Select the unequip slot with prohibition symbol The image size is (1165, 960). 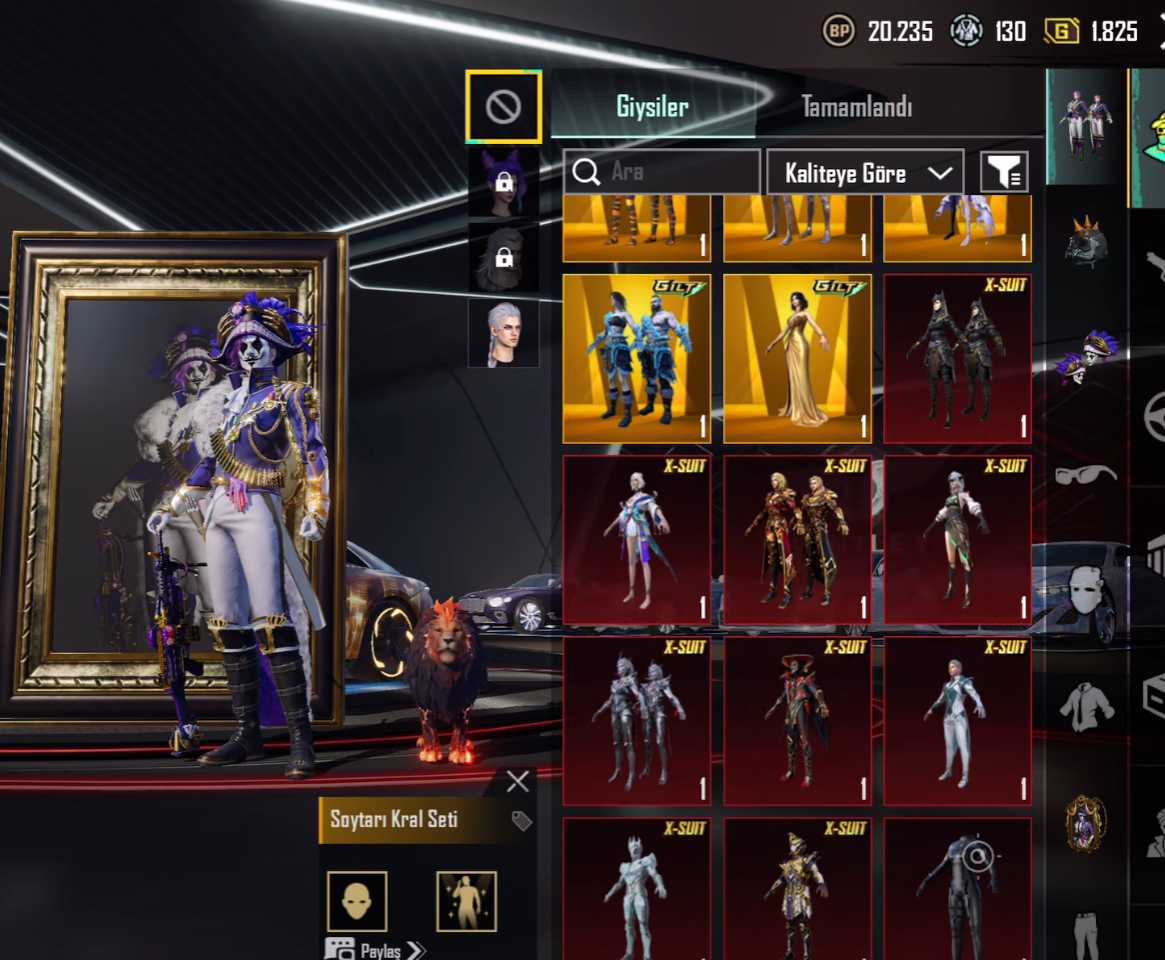coord(503,106)
